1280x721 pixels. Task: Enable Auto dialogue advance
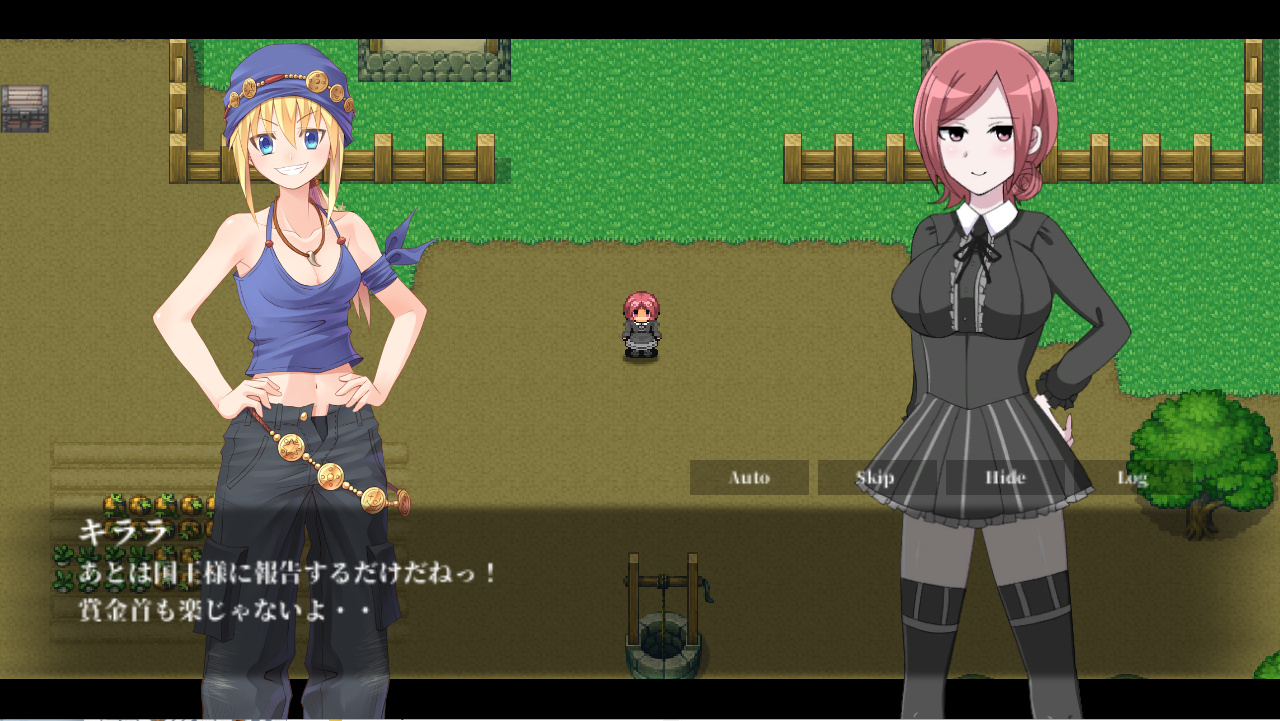tap(749, 478)
